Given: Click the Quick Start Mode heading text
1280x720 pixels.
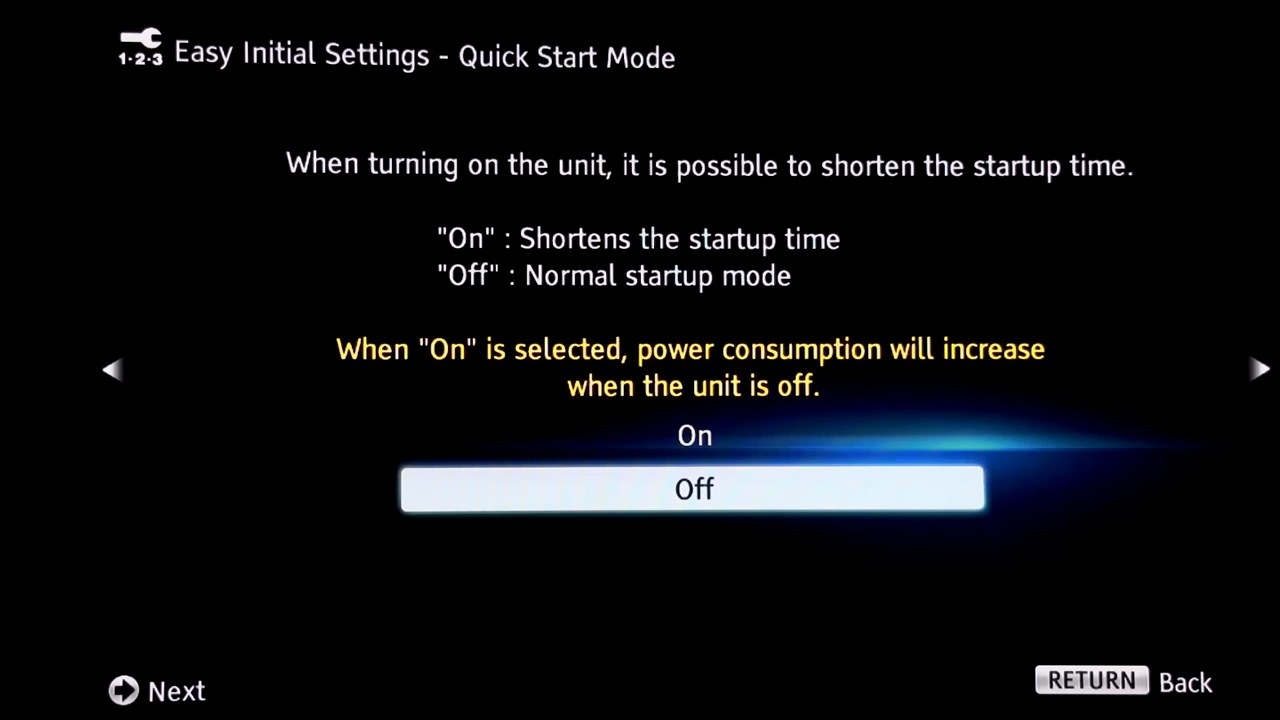Looking at the screenshot, I should (x=566, y=57).
